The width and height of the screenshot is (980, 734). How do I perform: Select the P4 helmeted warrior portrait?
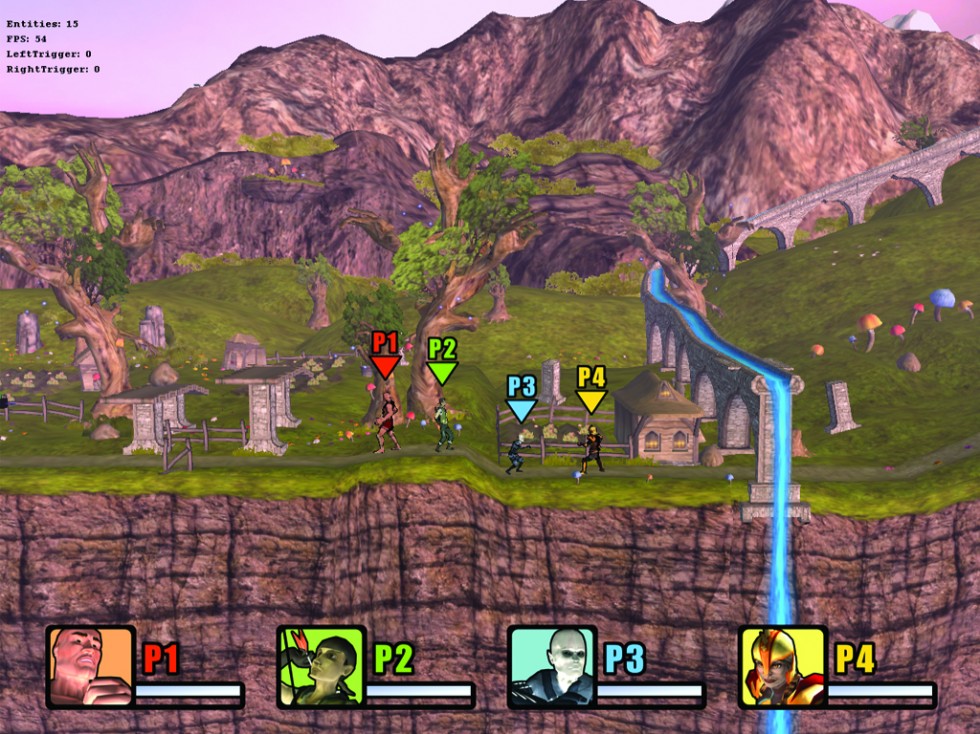click(783, 666)
